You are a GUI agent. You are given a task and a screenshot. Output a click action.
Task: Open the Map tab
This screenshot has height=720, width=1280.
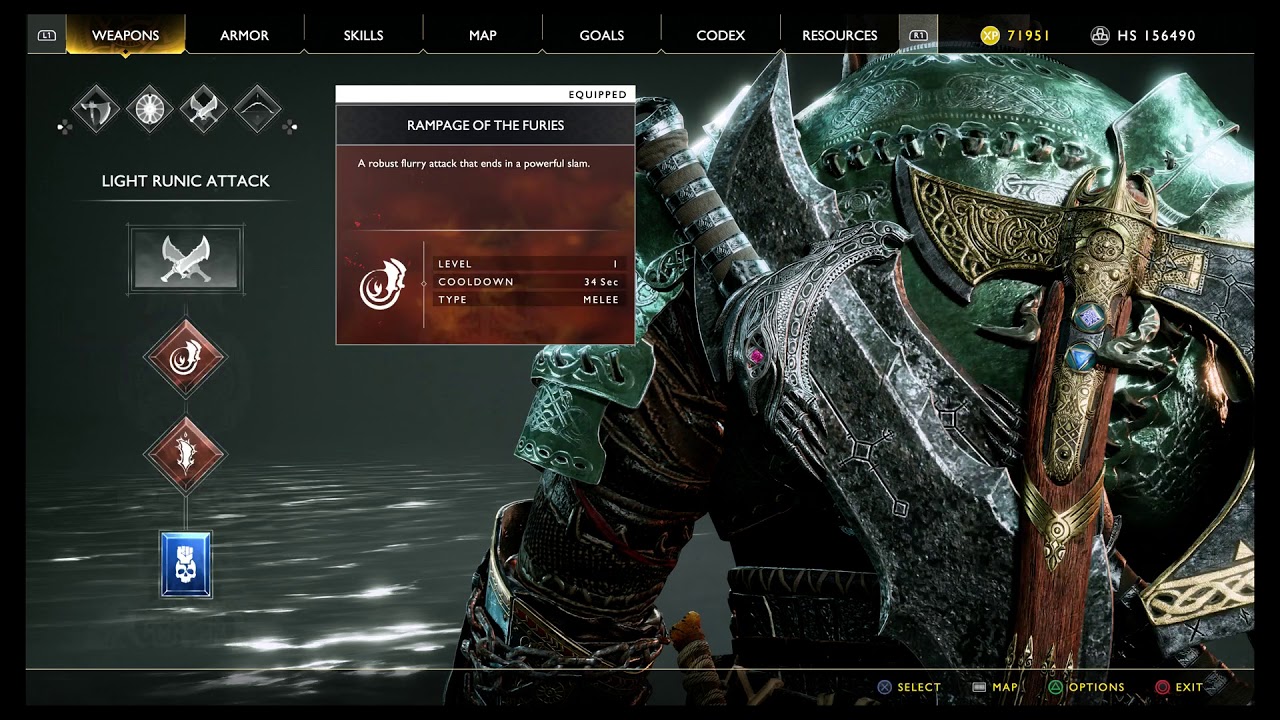pos(482,35)
